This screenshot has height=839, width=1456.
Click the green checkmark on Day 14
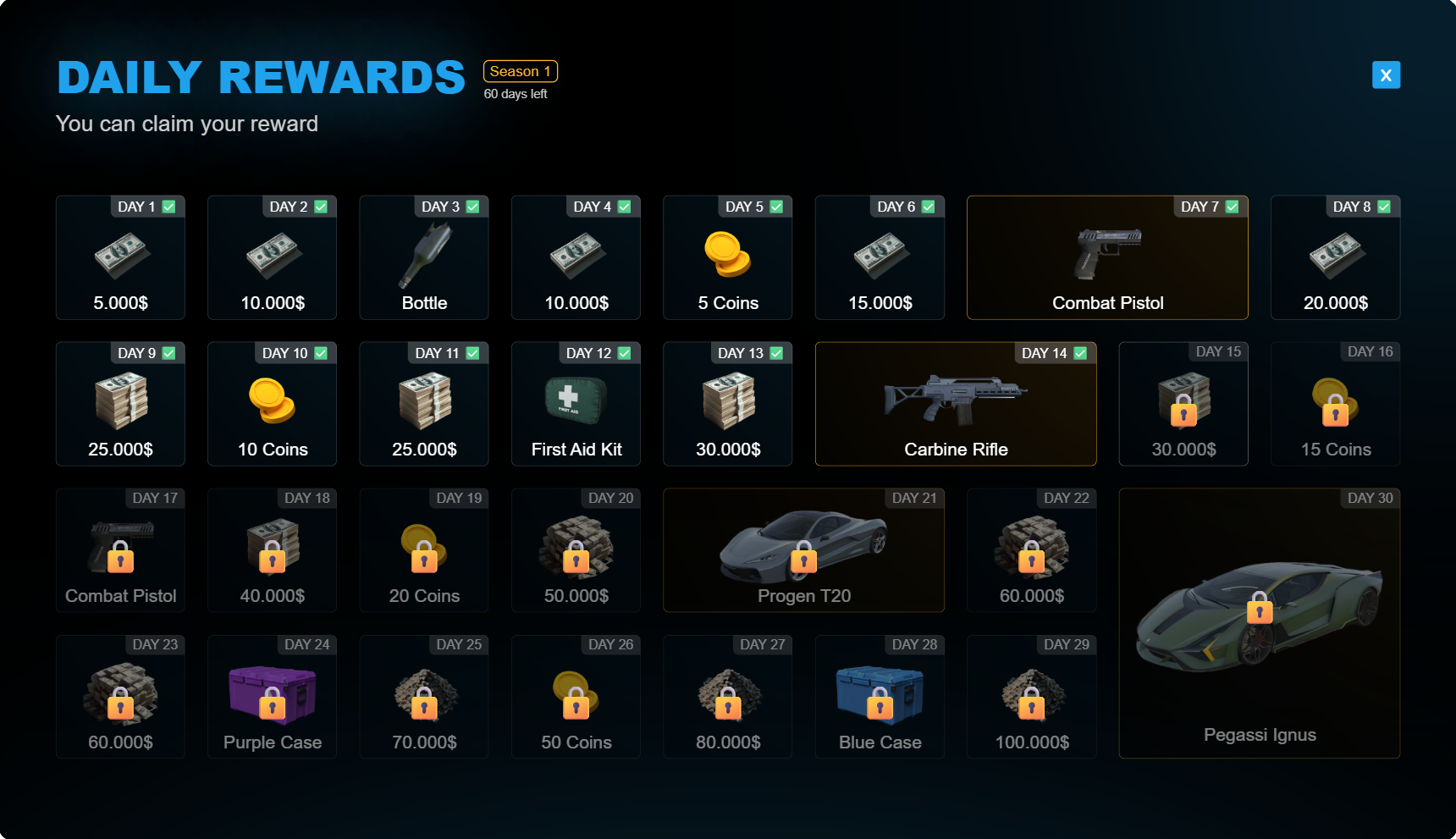tap(1081, 354)
